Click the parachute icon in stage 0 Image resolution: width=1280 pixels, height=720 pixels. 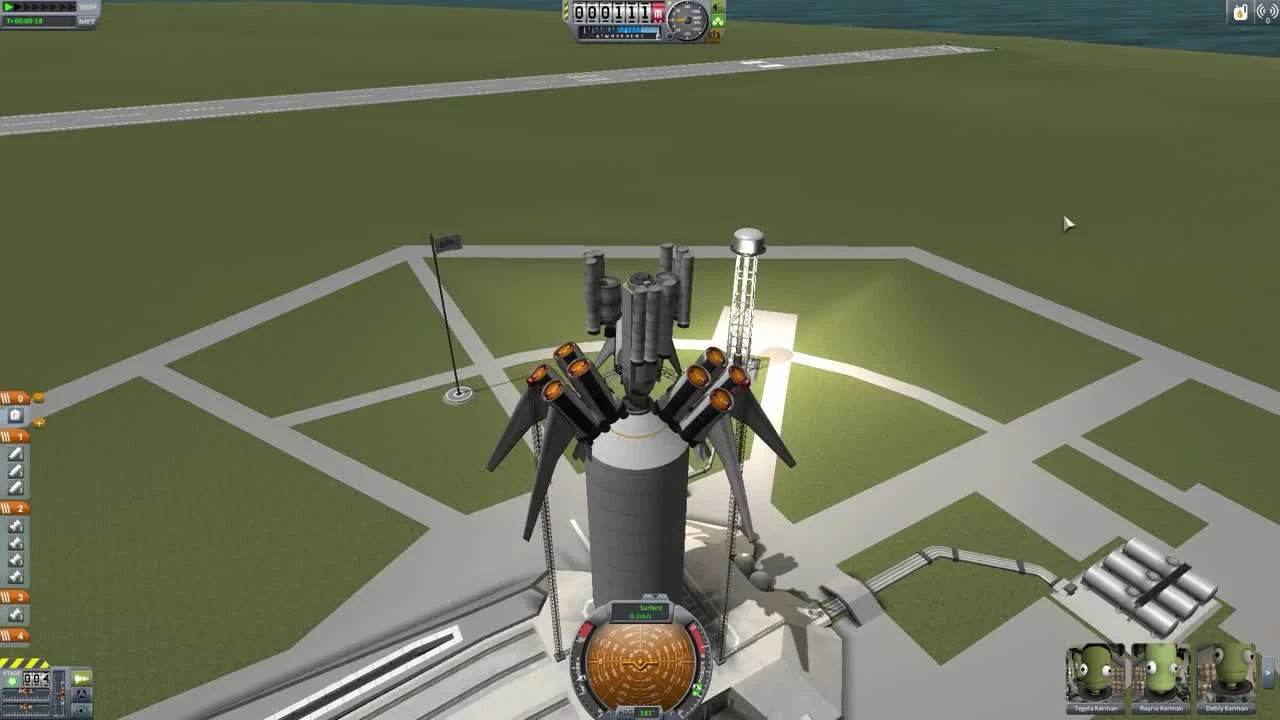click(x=14, y=414)
